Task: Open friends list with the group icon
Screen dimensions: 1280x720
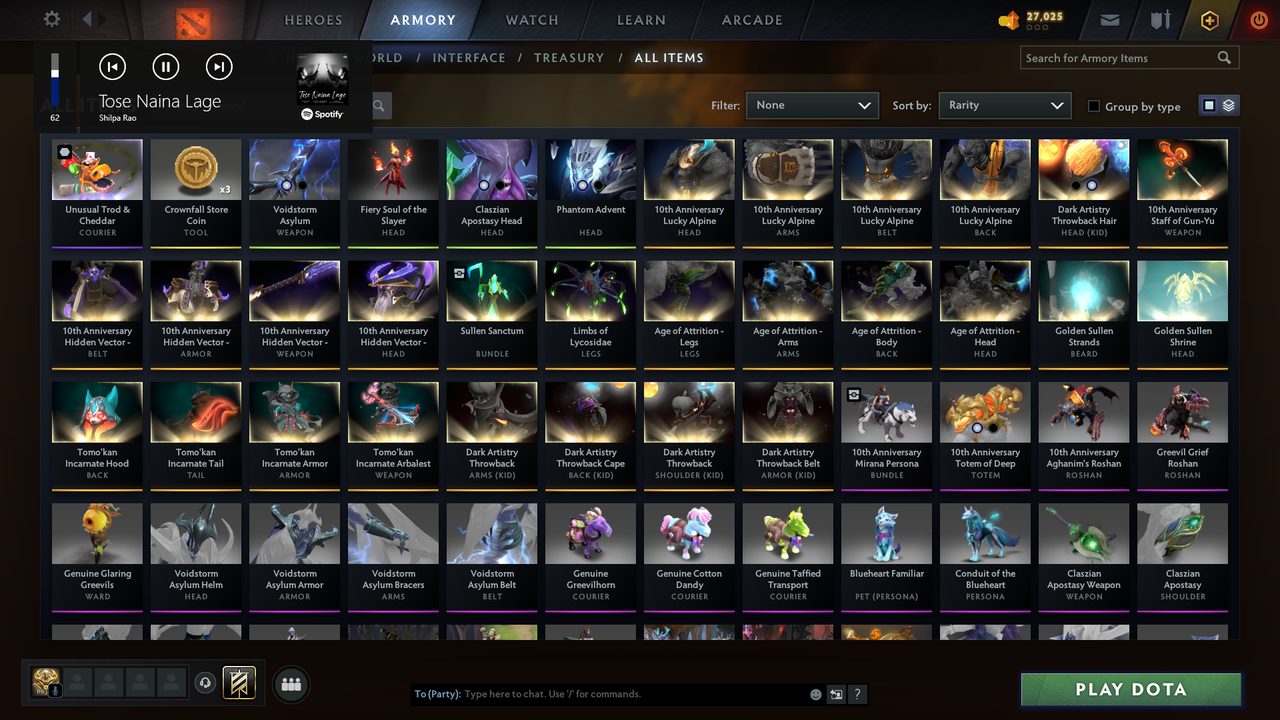Action: pyautogui.click(x=291, y=684)
